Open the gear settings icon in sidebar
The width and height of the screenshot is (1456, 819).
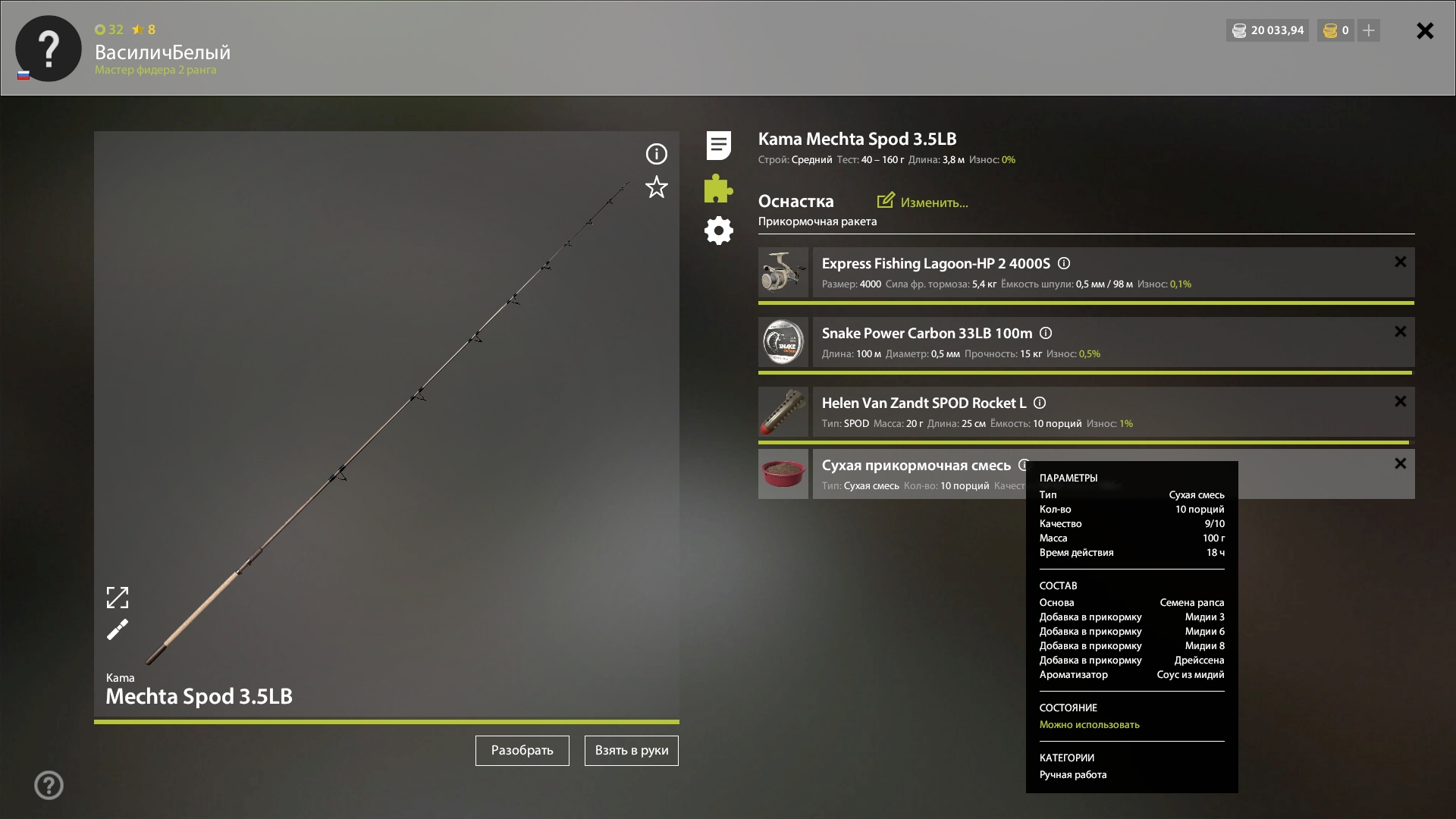click(x=717, y=231)
